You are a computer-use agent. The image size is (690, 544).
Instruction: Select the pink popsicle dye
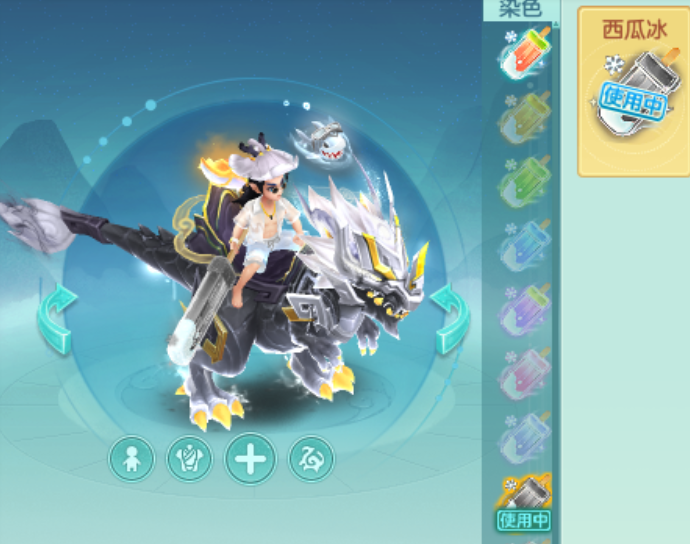pyautogui.click(x=525, y=374)
